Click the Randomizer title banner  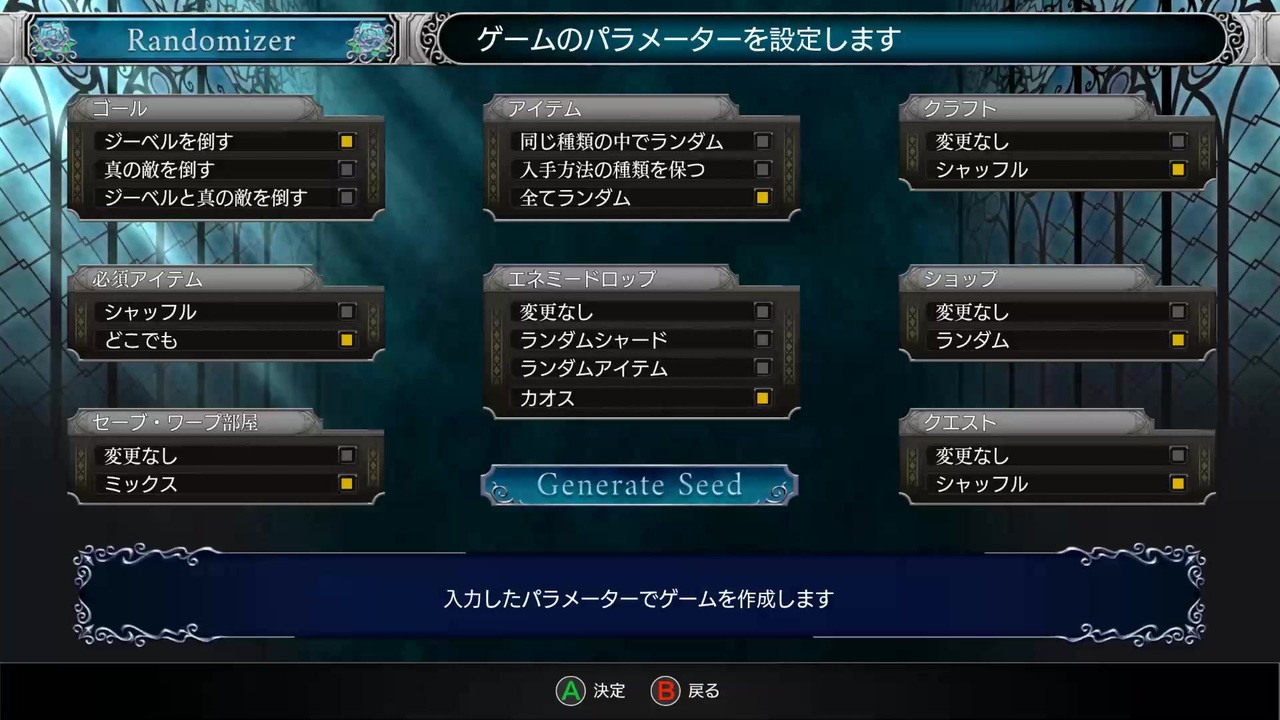210,40
